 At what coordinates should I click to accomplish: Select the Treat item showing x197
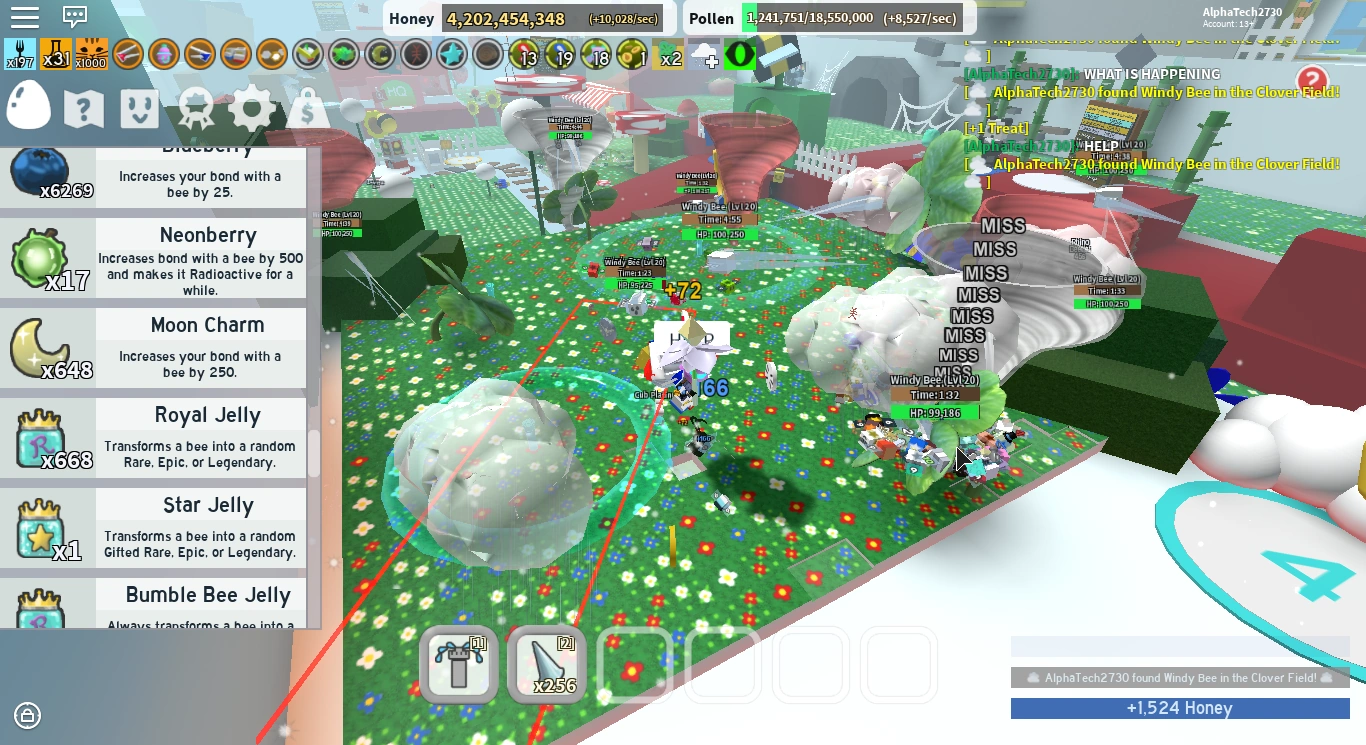[x=22, y=54]
